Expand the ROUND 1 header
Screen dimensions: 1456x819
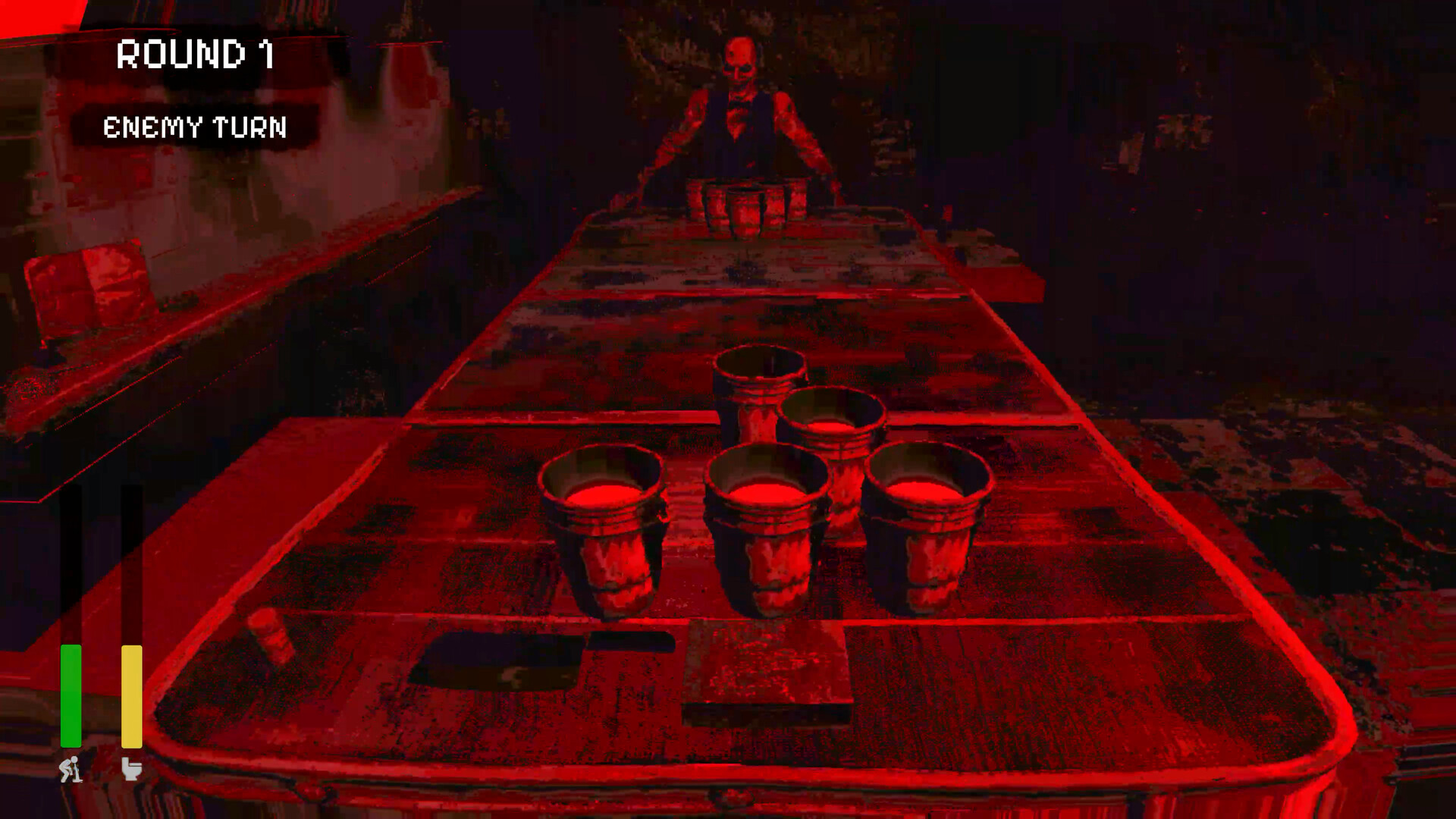[x=196, y=53]
